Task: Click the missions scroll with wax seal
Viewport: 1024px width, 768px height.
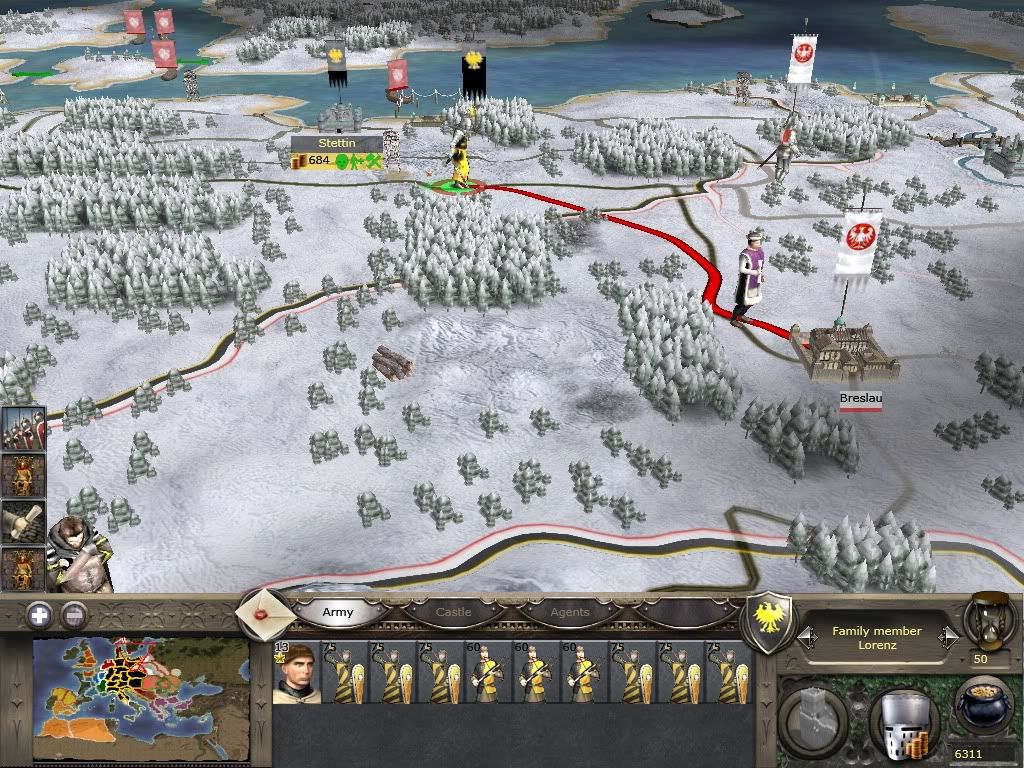Action: (x=265, y=612)
